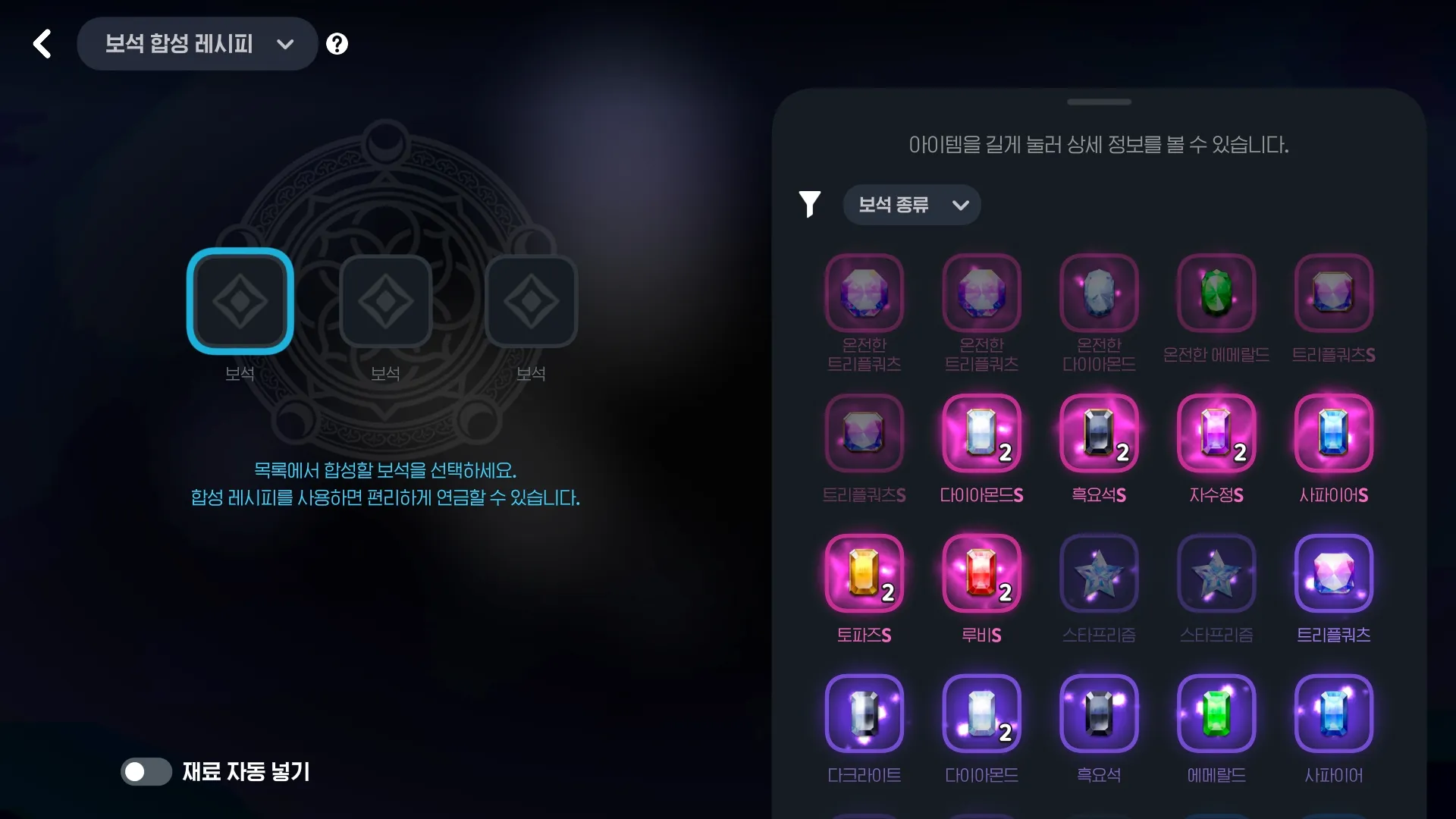
Task: Select the purple-framed 사파이어 gem
Action: coord(1333,714)
